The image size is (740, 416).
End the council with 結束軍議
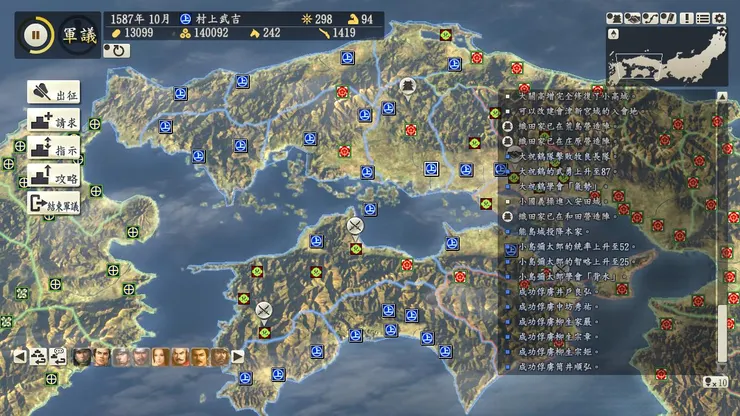pyautogui.click(x=56, y=202)
